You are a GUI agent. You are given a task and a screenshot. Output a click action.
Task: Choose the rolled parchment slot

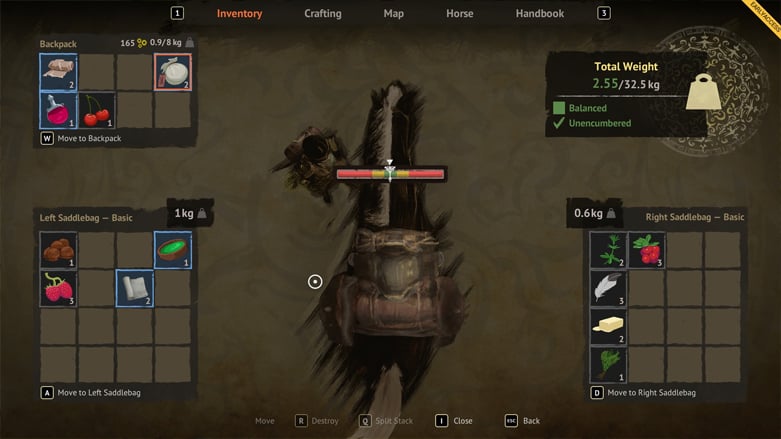coord(134,288)
